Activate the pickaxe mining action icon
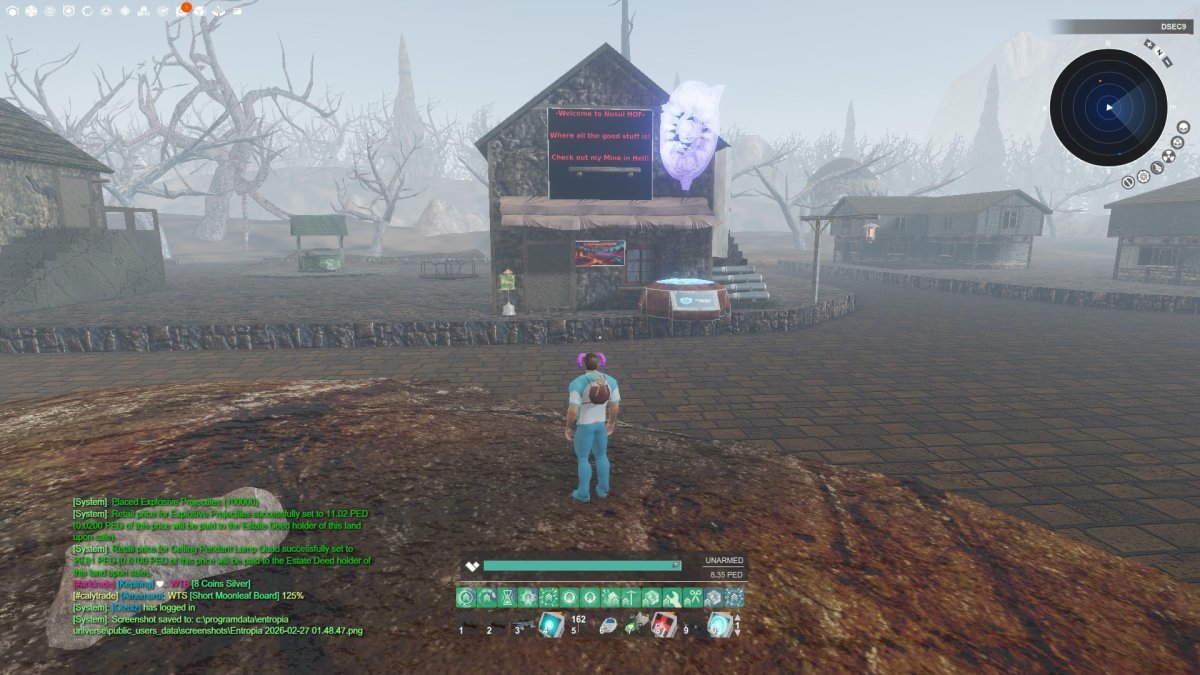The height and width of the screenshot is (675, 1200). tap(632, 598)
